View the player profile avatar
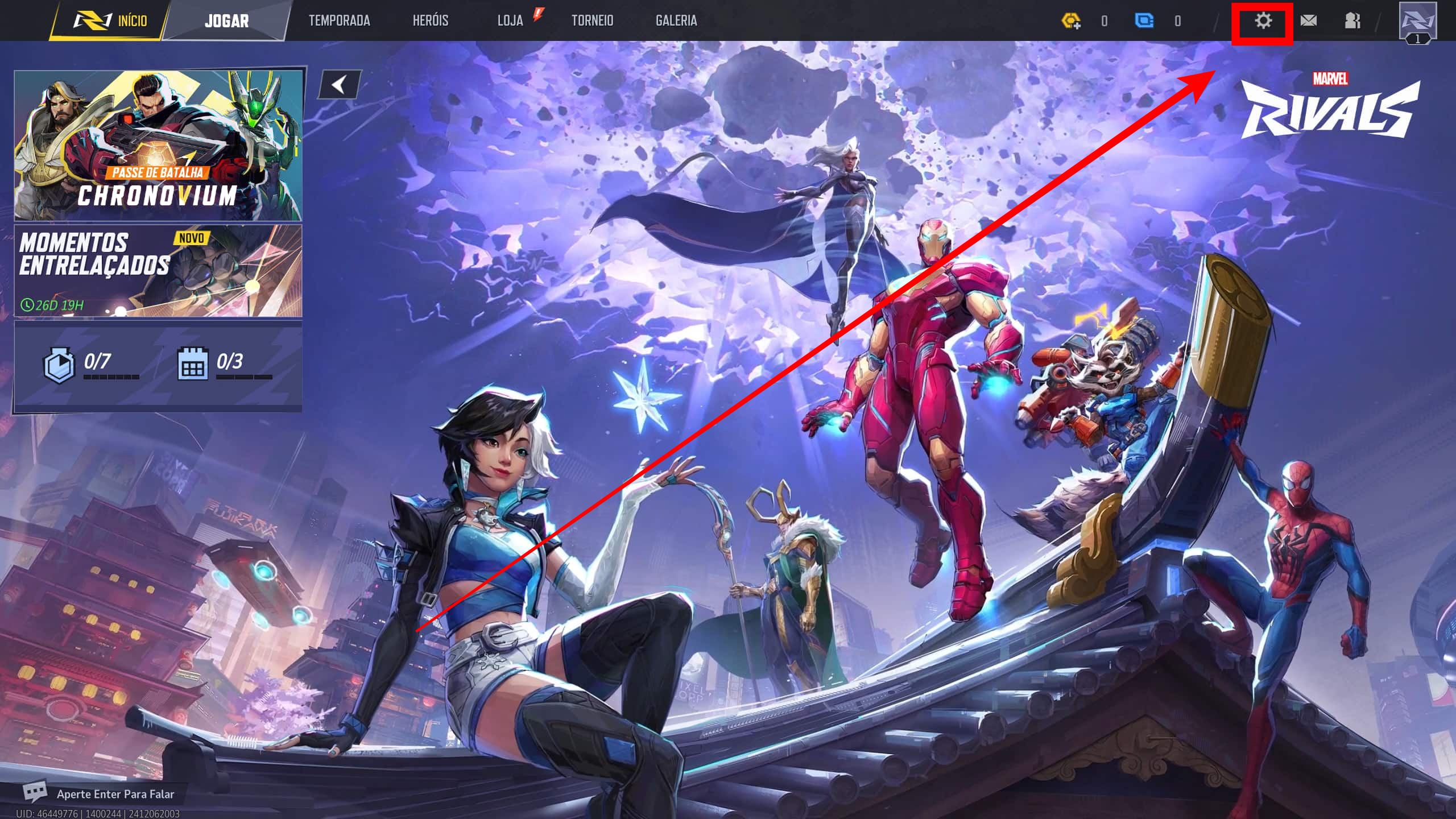The image size is (1456, 819). point(1417,22)
